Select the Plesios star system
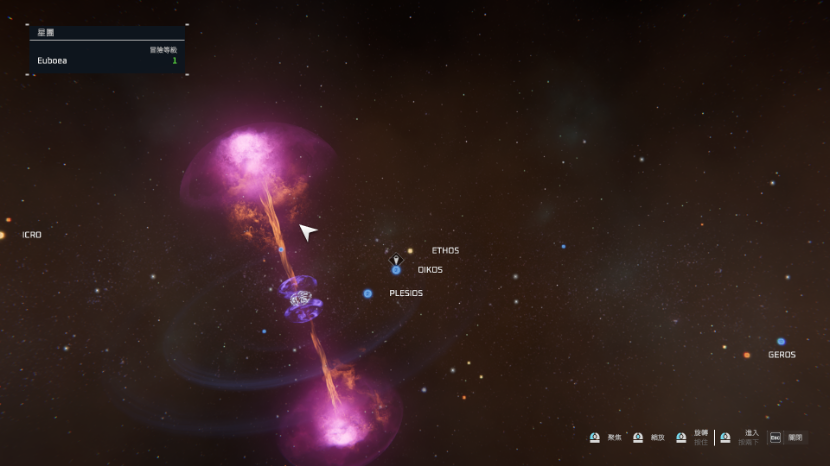Screen dimensions: 830x466 (x=368, y=293)
